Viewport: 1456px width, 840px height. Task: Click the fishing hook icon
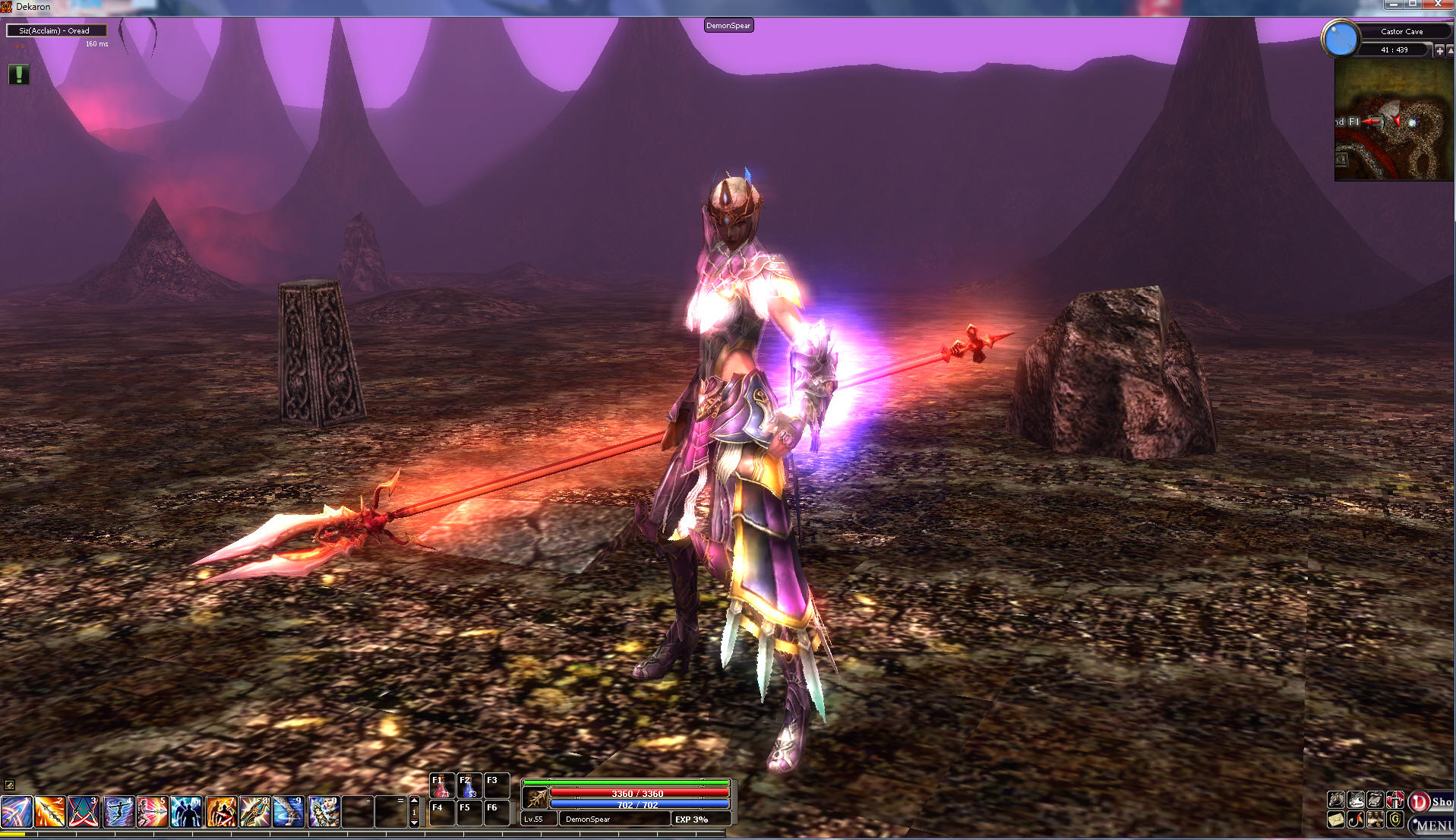tap(1356, 820)
